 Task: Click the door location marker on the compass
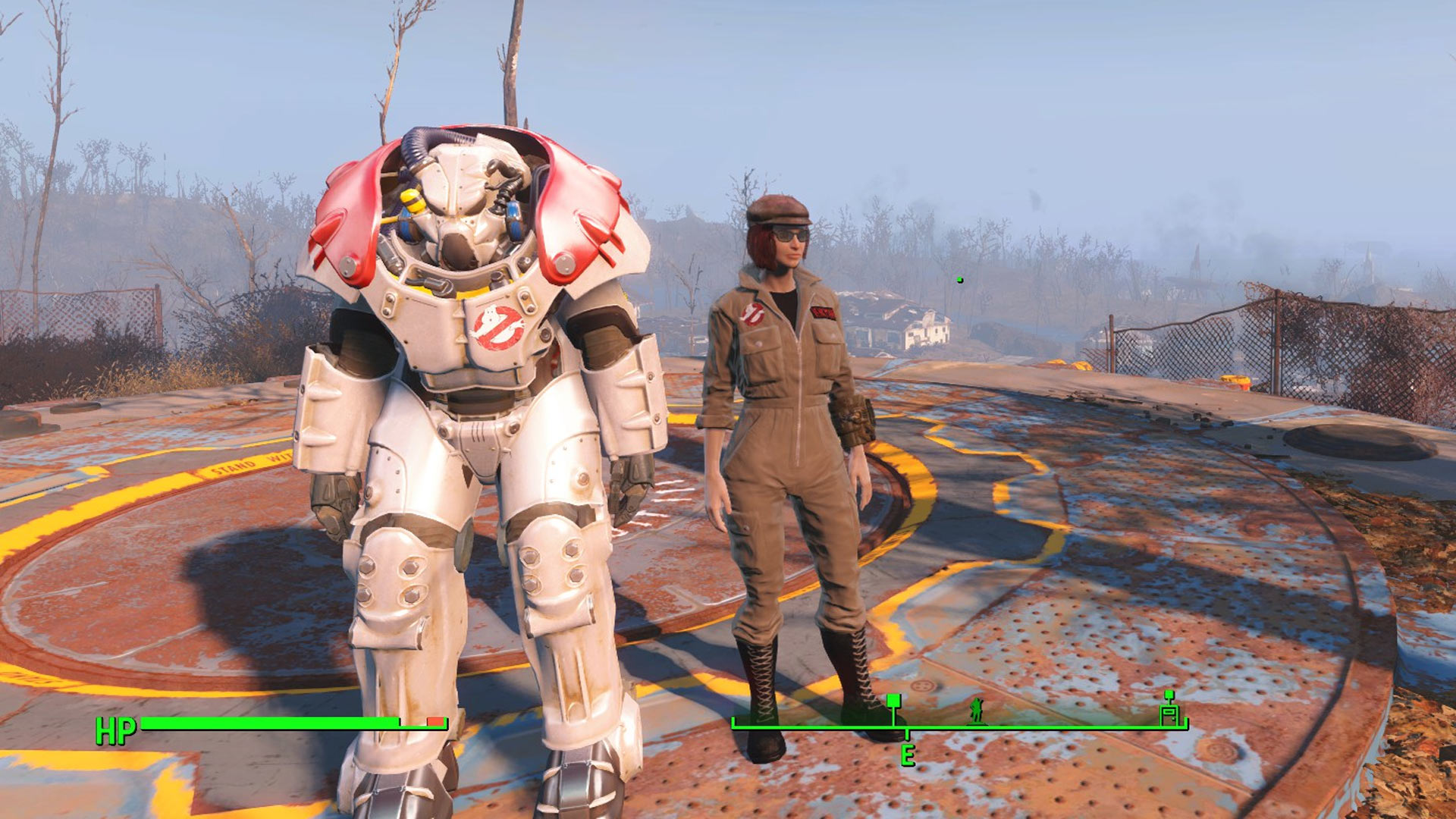click(1169, 711)
